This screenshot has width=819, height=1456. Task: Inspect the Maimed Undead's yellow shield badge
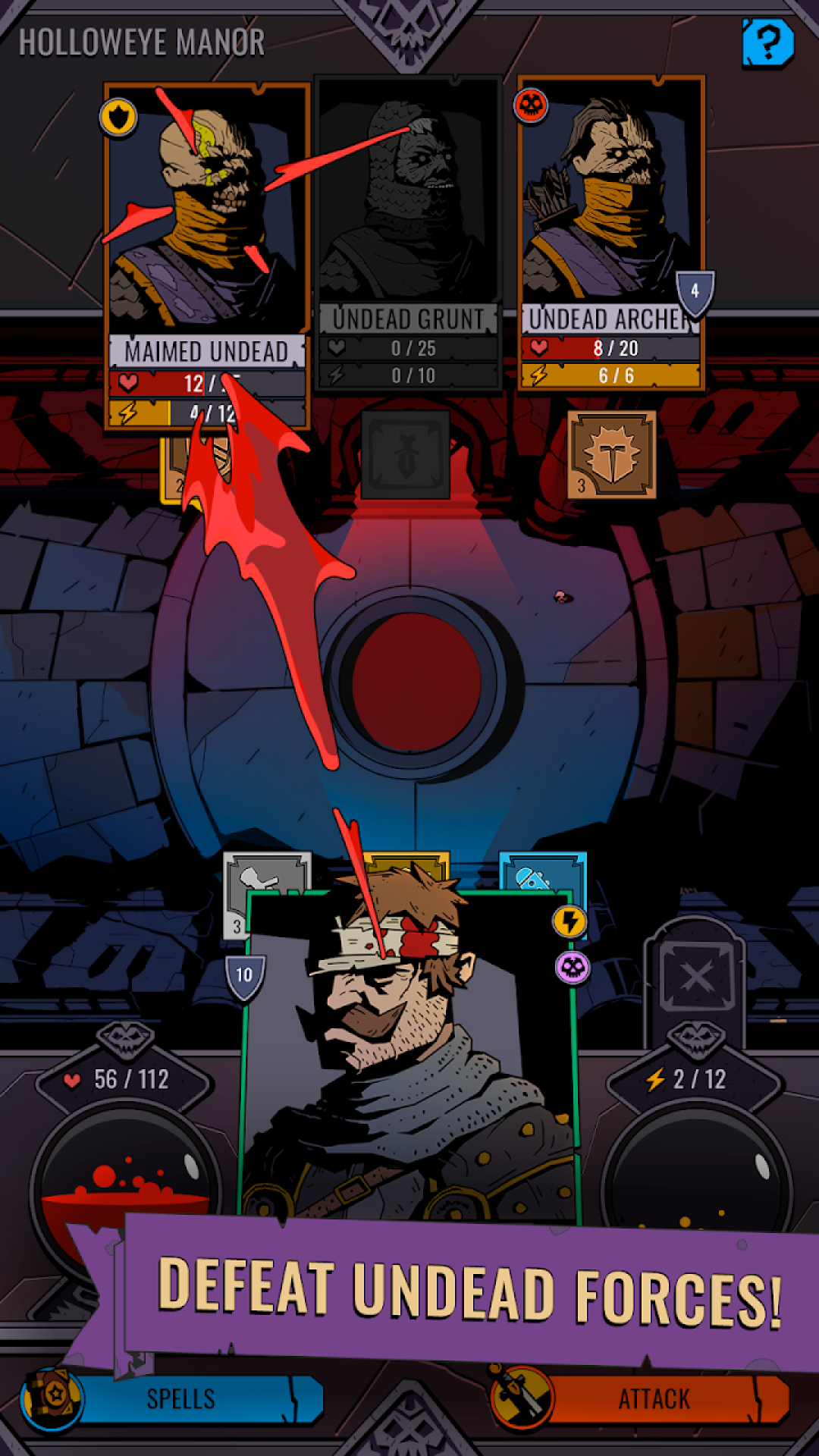[118, 118]
